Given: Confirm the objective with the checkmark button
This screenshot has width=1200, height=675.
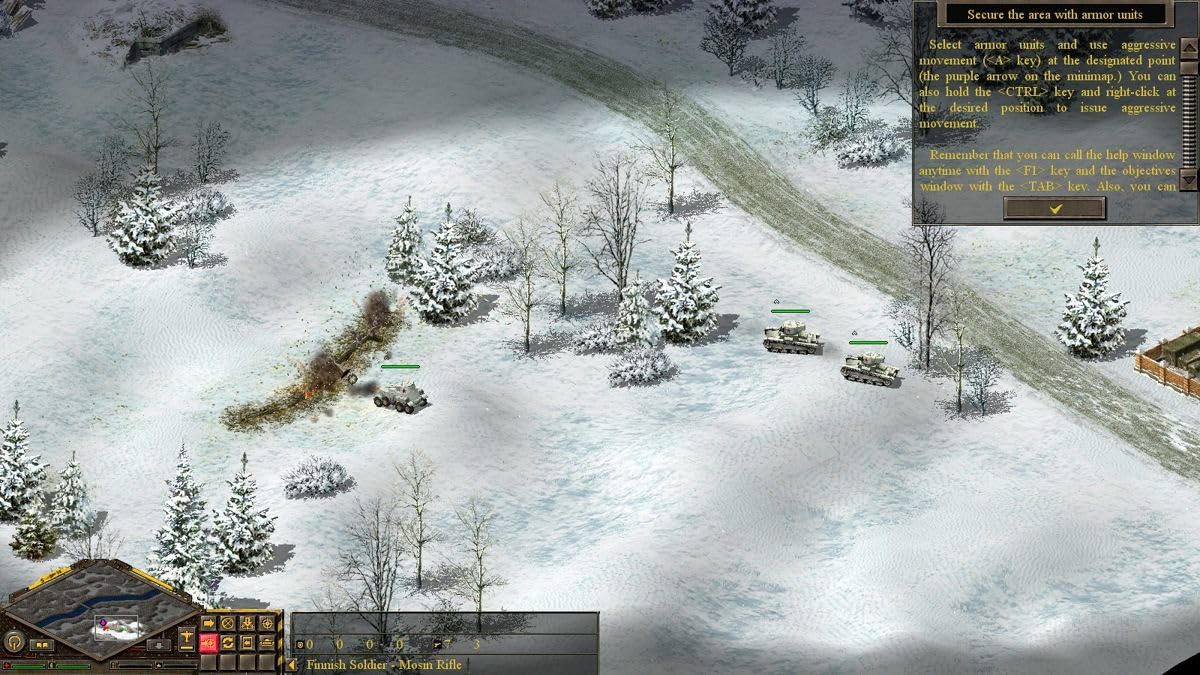Looking at the screenshot, I should point(1054,208).
